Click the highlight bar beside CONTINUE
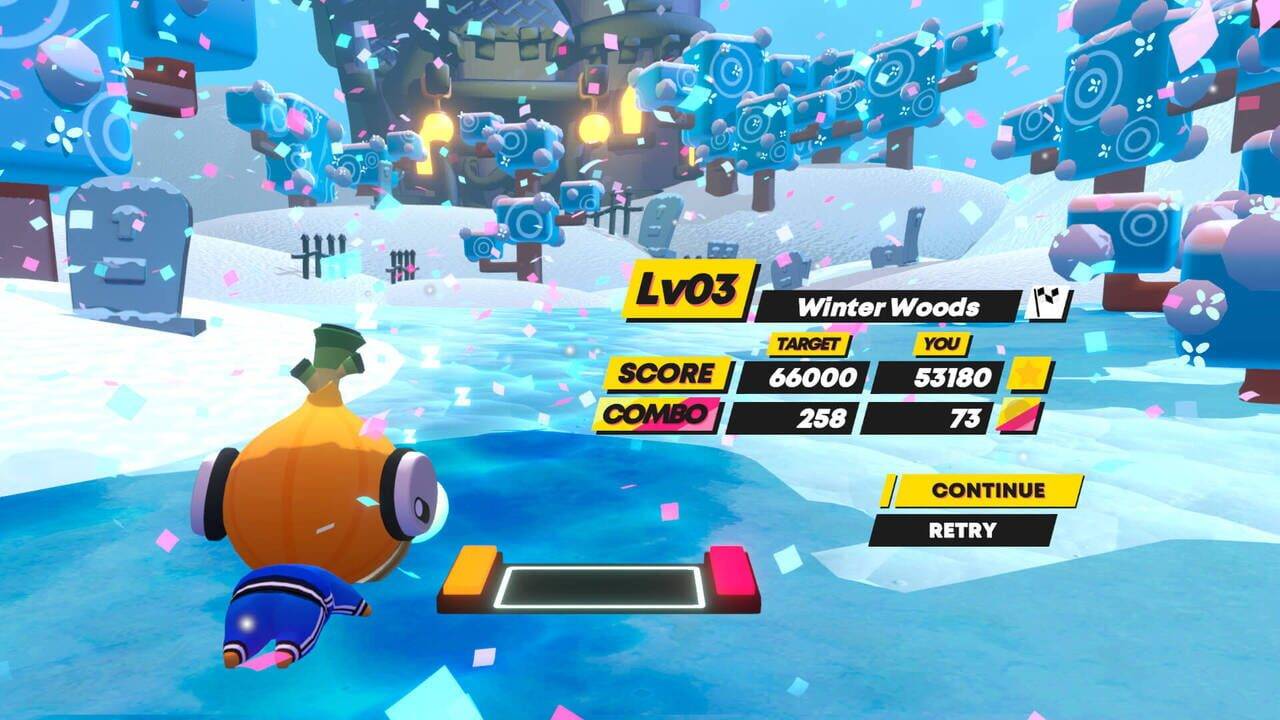This screenshot has height=720, width=1280. click(888, 491)
